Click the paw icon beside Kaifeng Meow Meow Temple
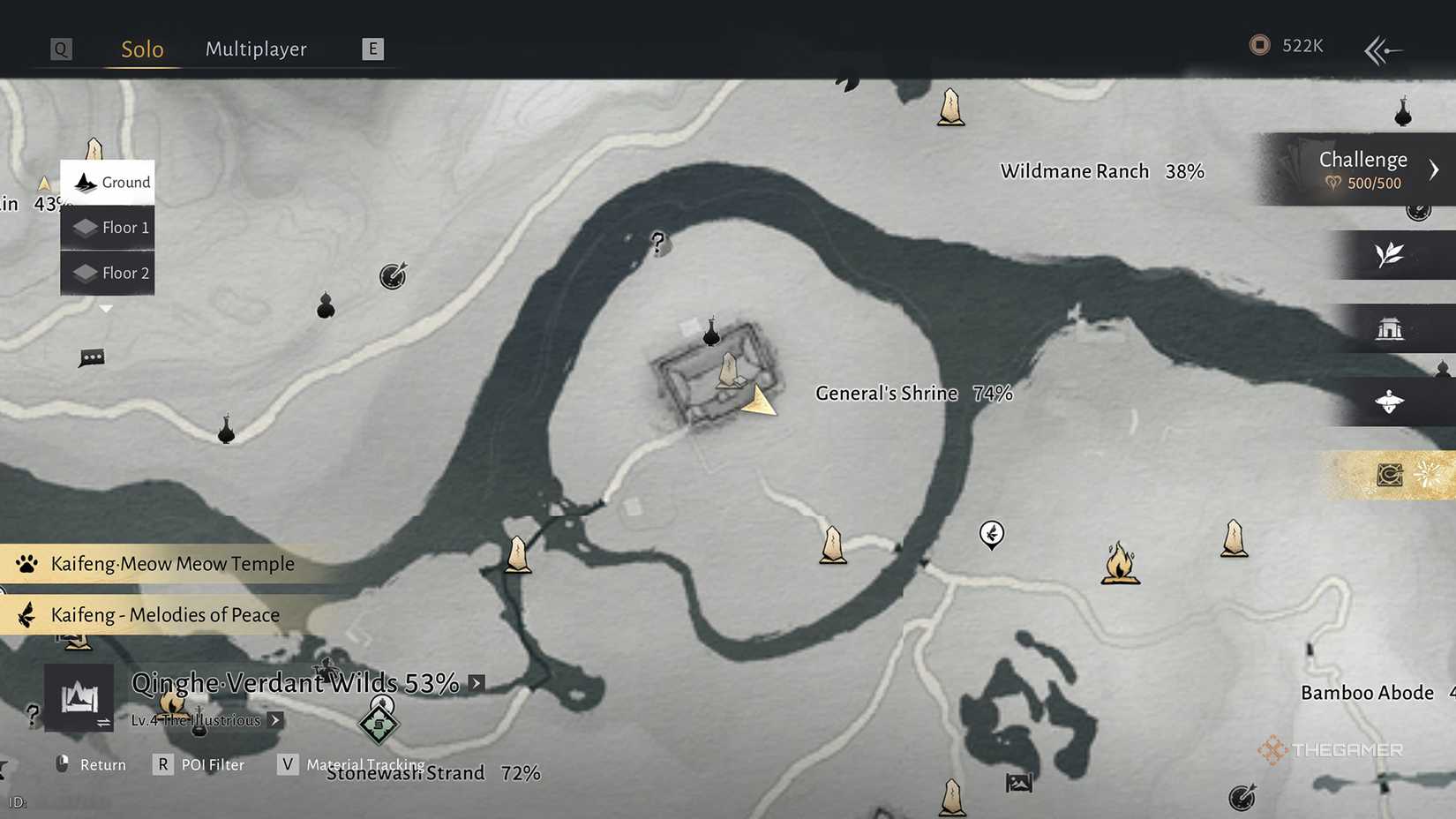Viewport: 1456px width, 819px height. click(26, 563)
